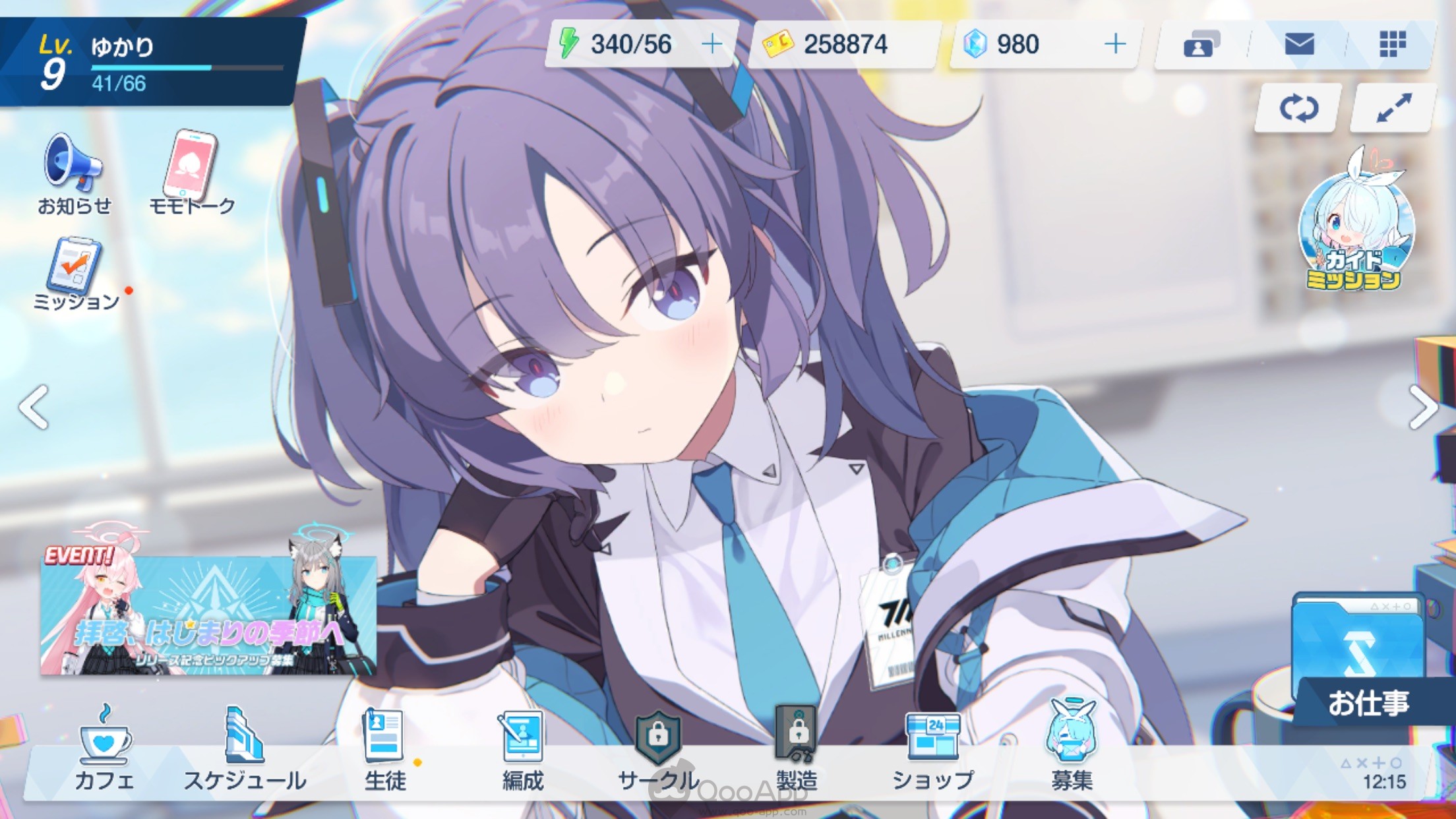
Task: Open the mailbox envelope icon
Action: [x=1299, y=44]
